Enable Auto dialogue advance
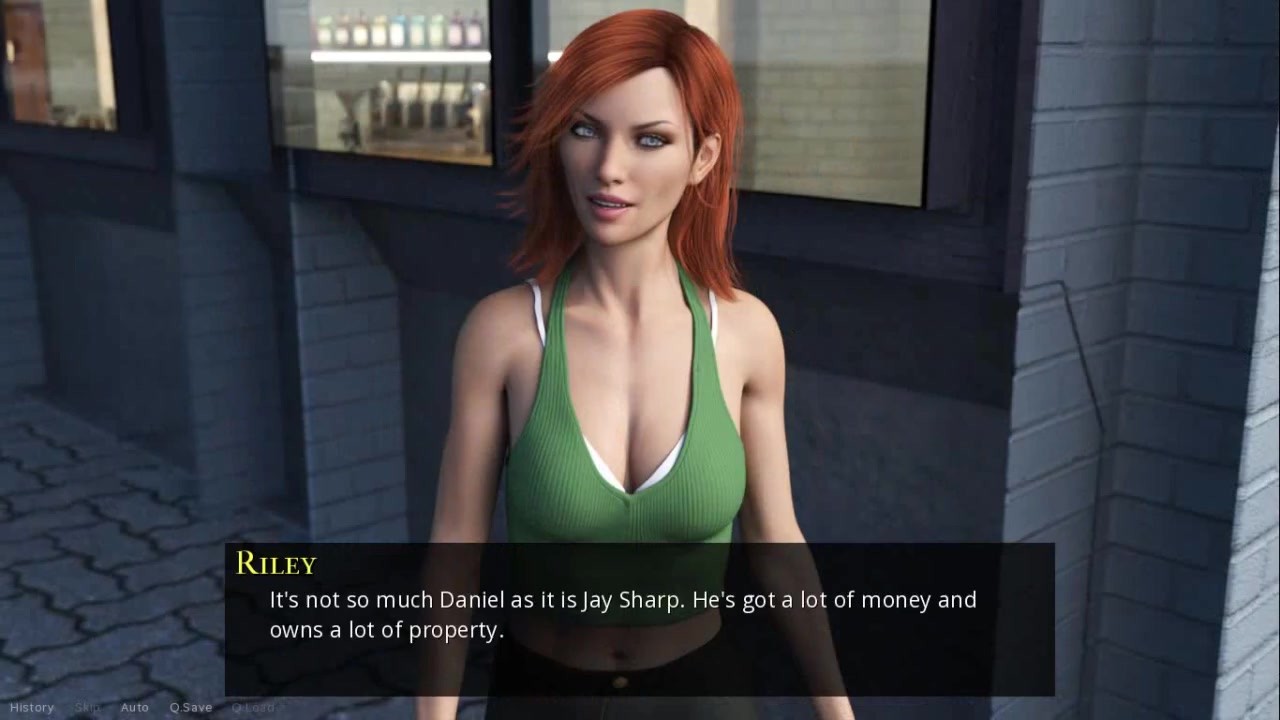Screen dimensions: 1280x720 click(134, 708)
